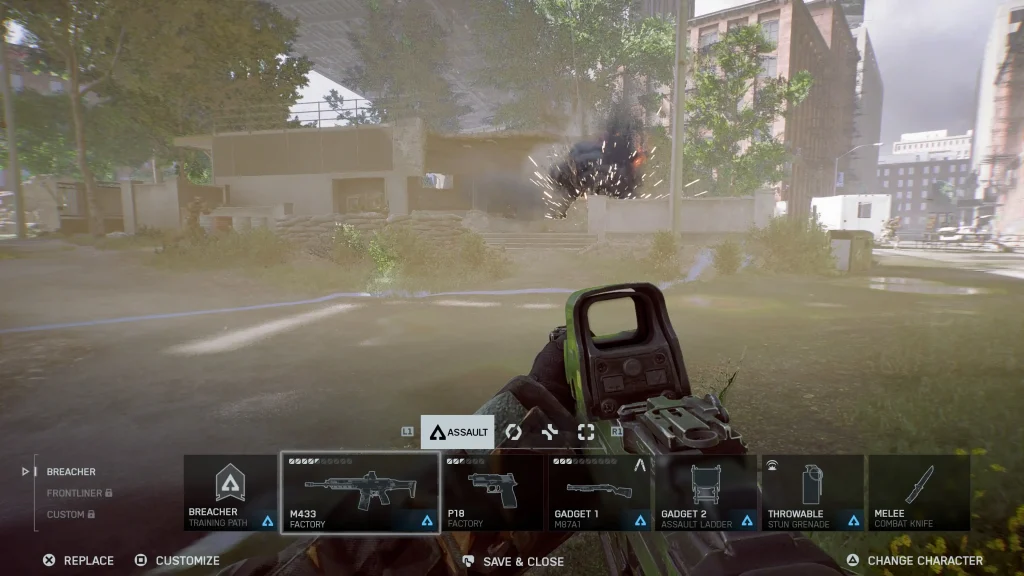Select the P18 sidearm slot
1024x576 pixels.
point(494,493)
